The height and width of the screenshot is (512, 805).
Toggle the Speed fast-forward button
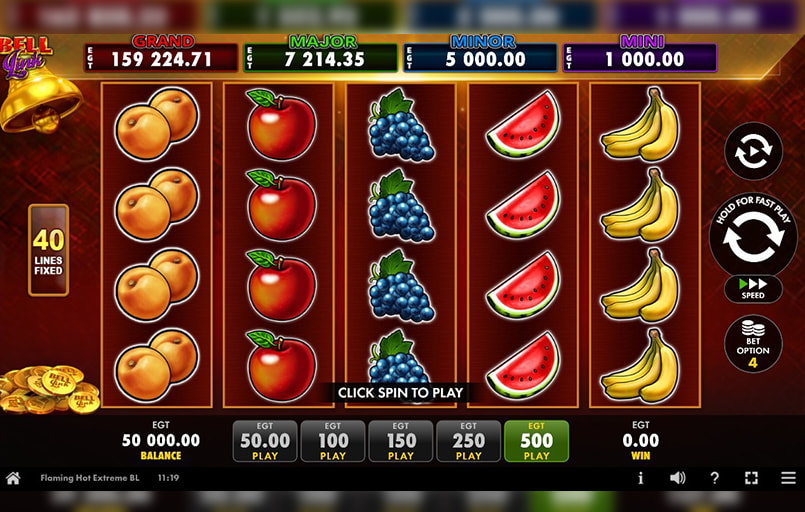(753, 289)
